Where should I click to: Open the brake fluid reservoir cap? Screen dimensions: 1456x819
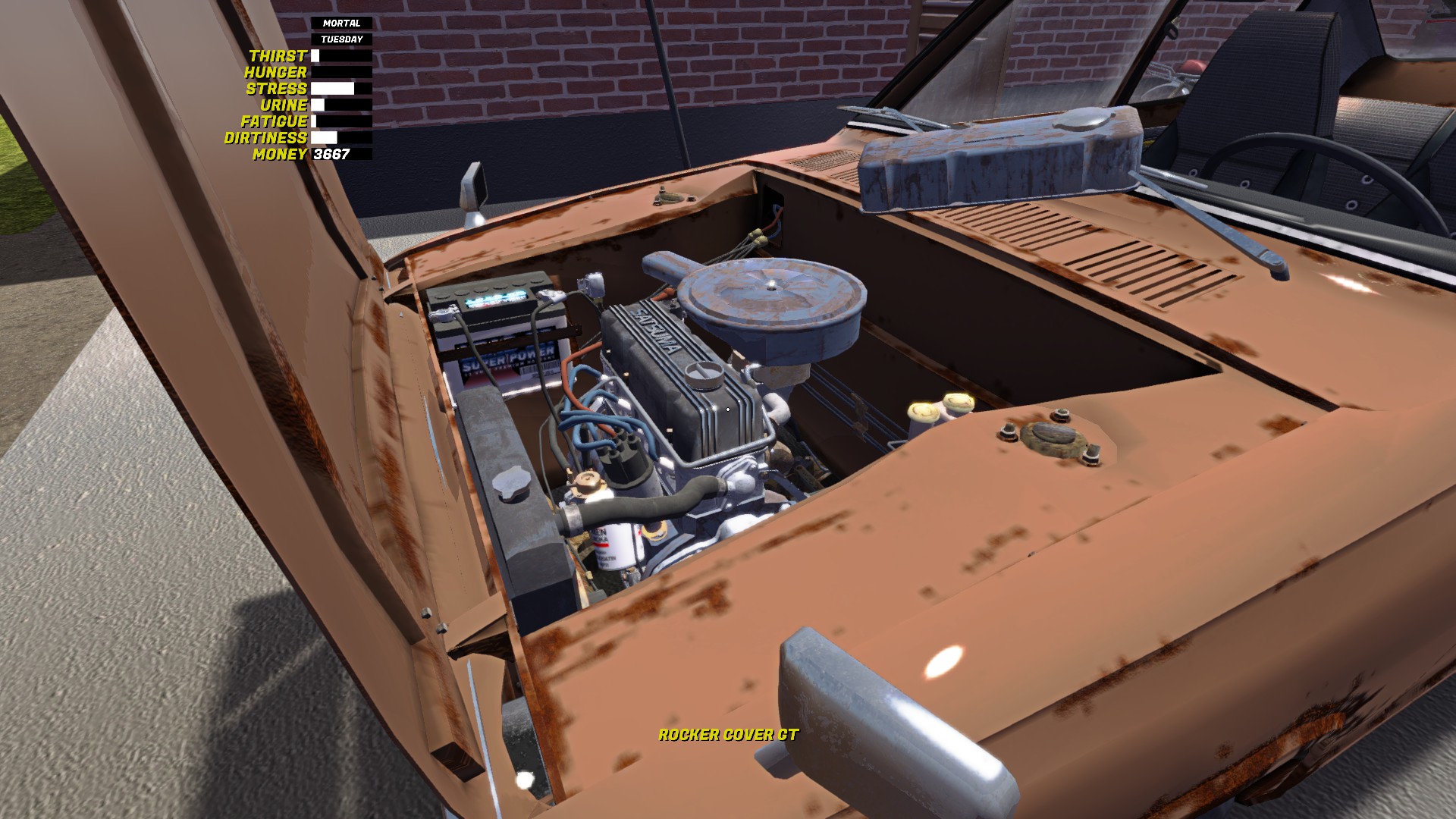tap(921, 413)
